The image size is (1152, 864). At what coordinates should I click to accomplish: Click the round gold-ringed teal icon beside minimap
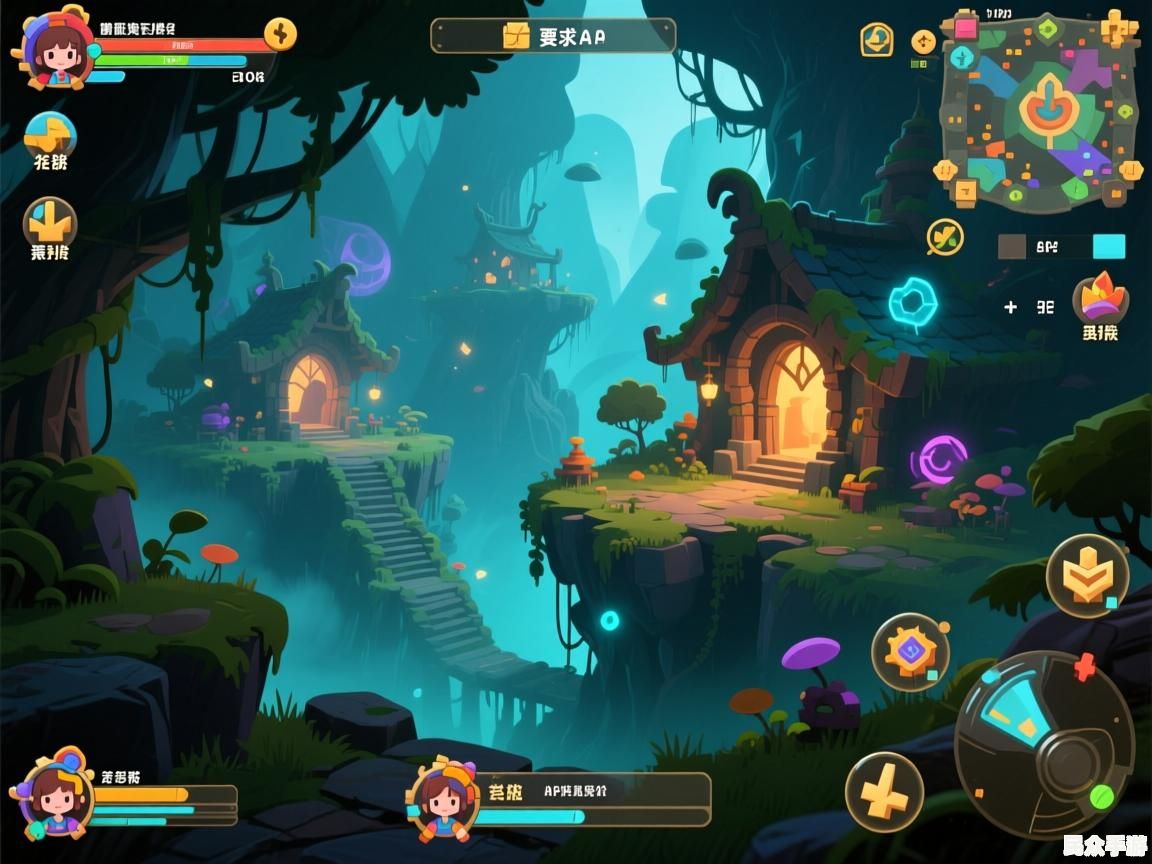877,40
